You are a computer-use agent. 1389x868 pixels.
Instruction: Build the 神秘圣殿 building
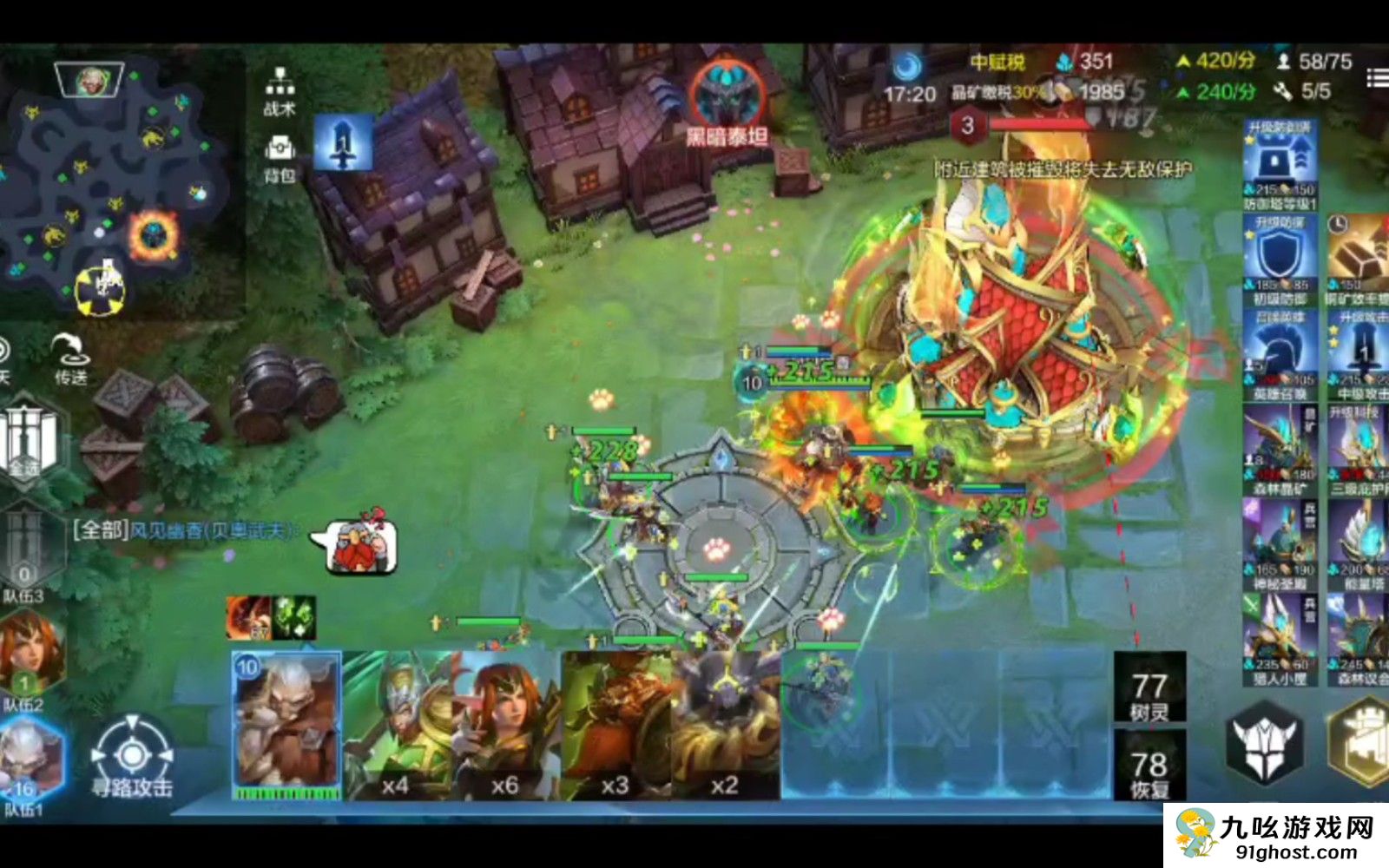(1280, 545)
